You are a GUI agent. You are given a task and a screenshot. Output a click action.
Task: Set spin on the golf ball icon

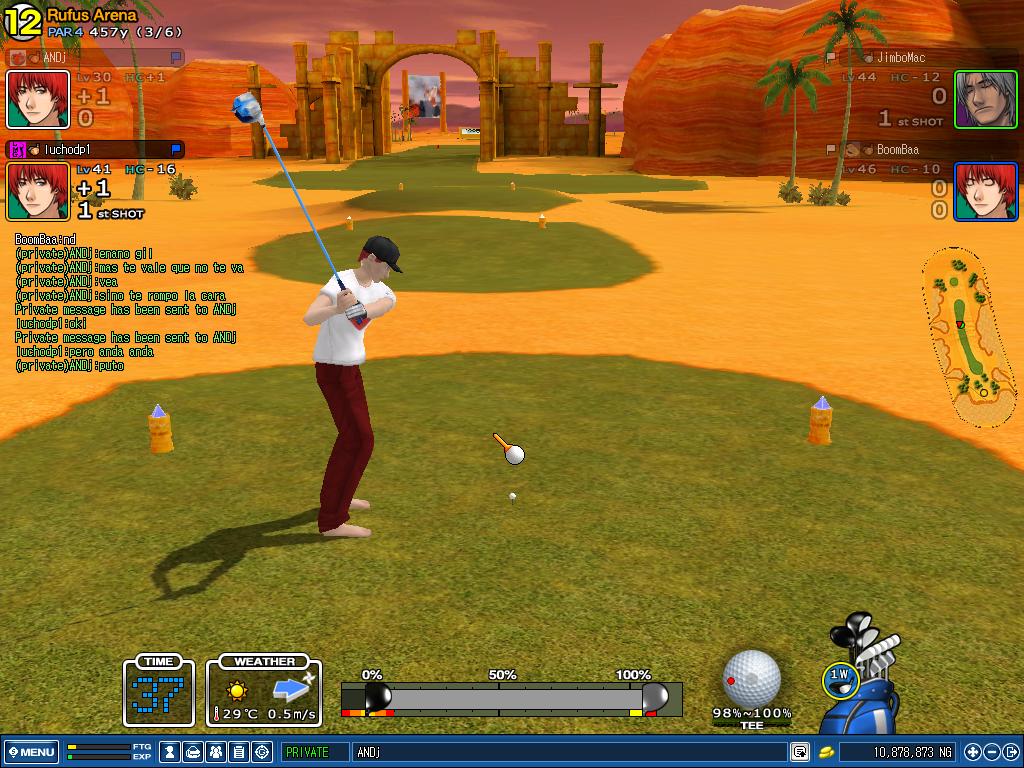(751, 677)
